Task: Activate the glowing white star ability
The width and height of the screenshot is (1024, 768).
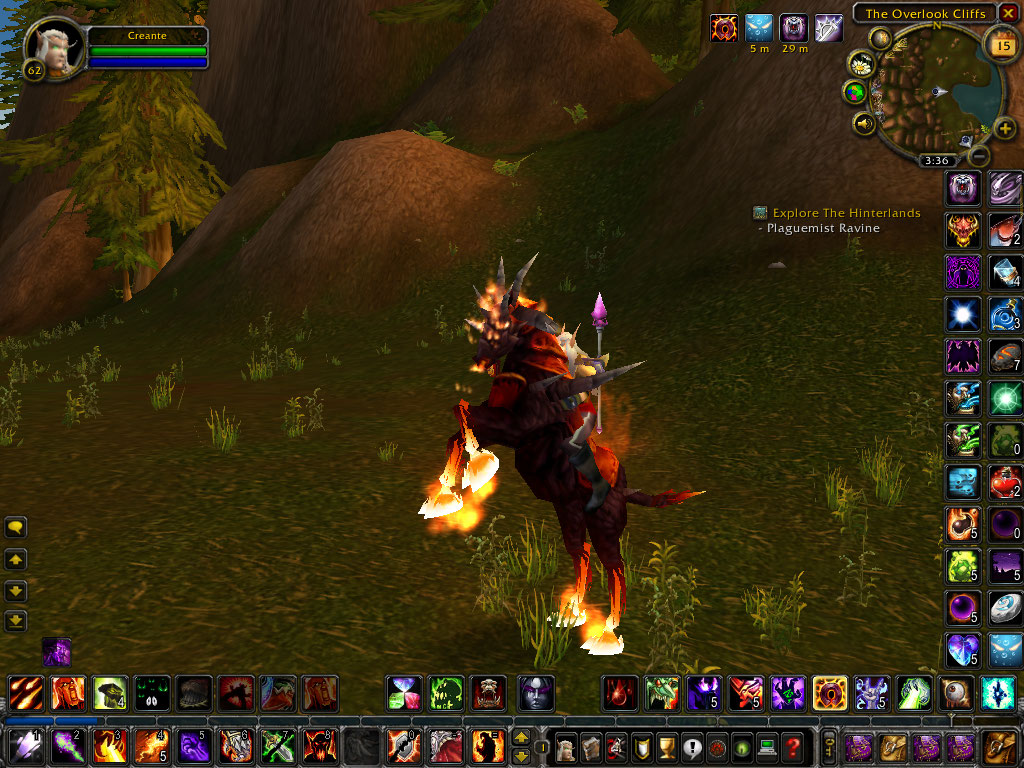Action: [962, 314]
